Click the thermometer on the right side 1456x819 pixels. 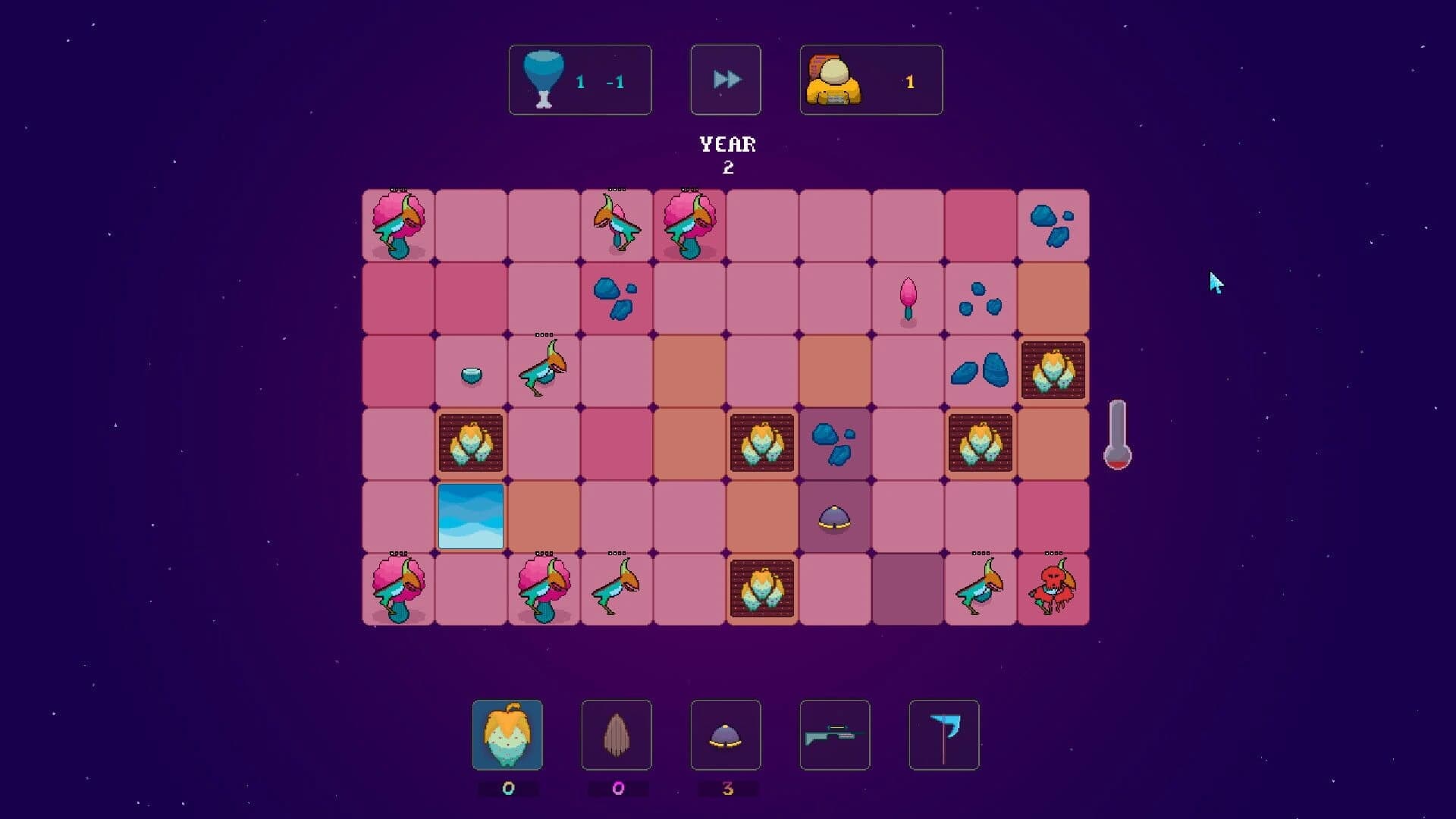coord(1119,436)
